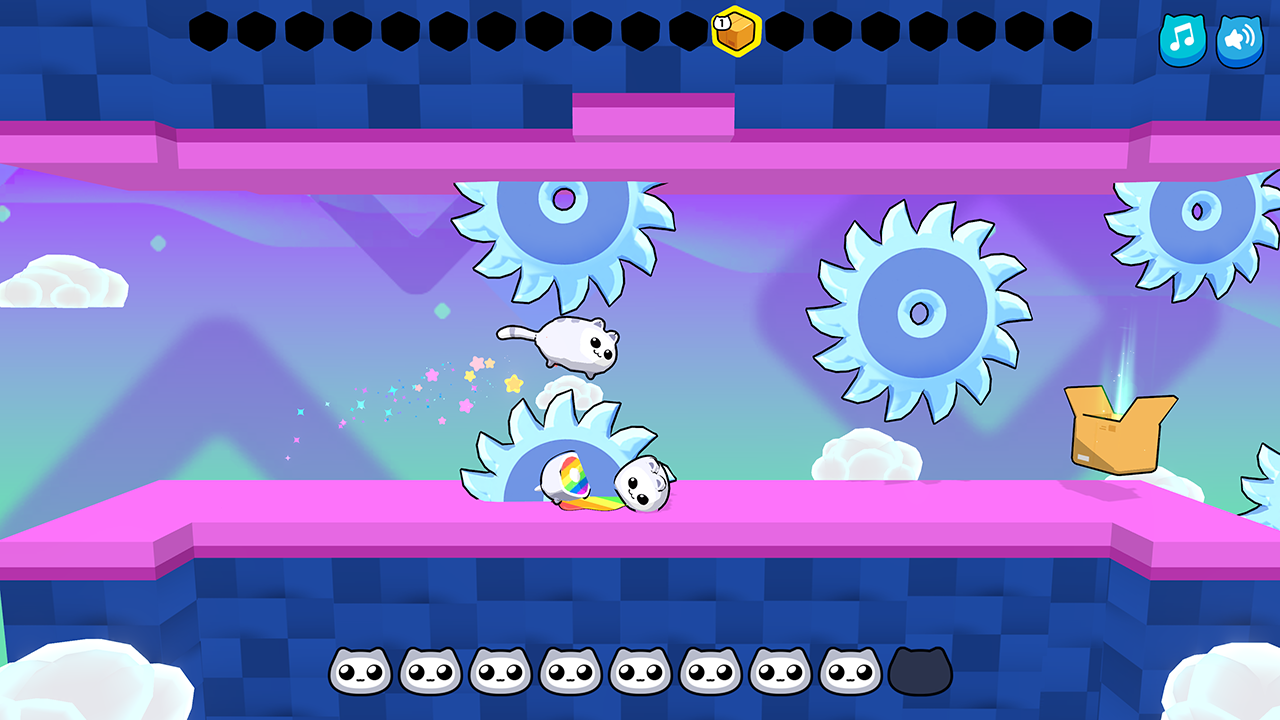Select the cat resting on the pink platform
This screenshot has height=720, width=1280.
tap(645, 485)
